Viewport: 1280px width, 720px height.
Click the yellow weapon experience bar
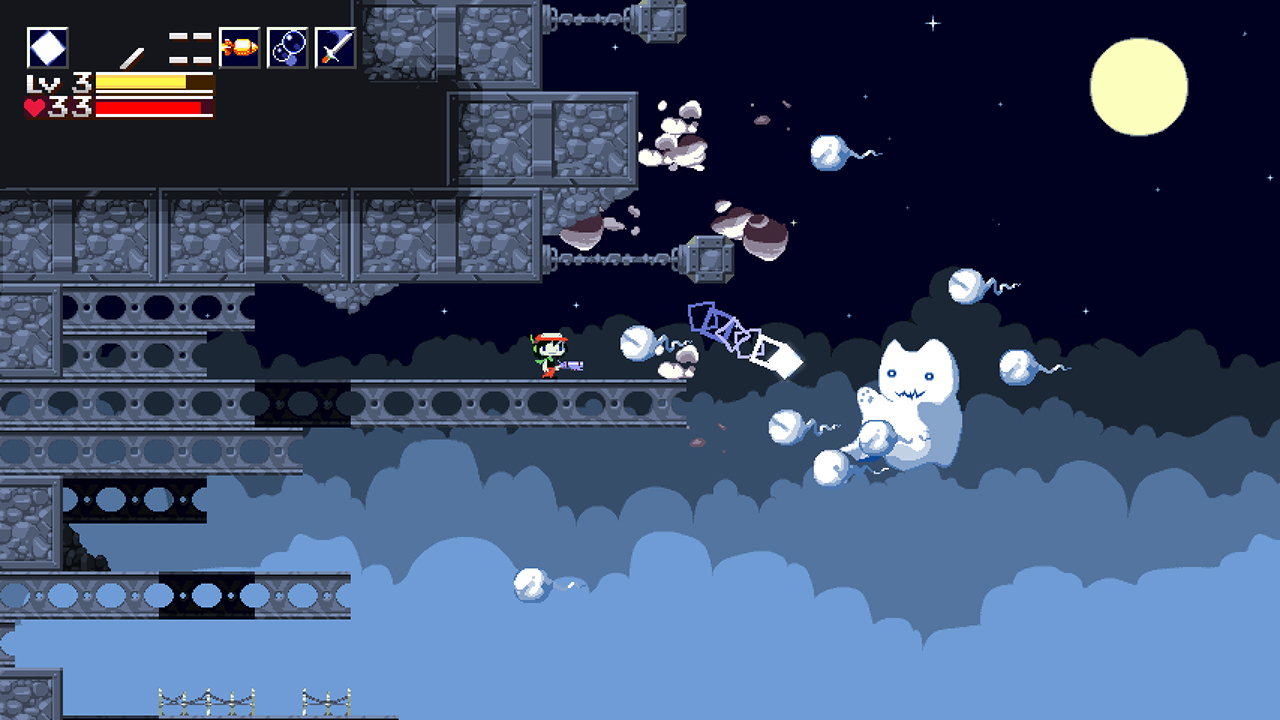click(x=140, y=81)
